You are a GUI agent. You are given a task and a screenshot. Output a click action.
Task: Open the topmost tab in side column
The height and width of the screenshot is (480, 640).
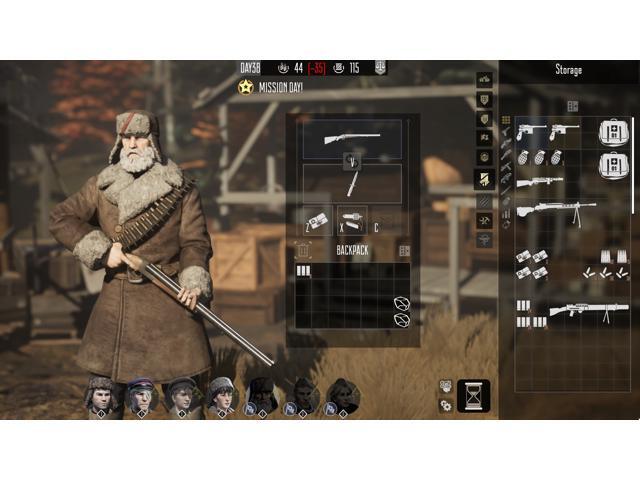click(485, 79)
